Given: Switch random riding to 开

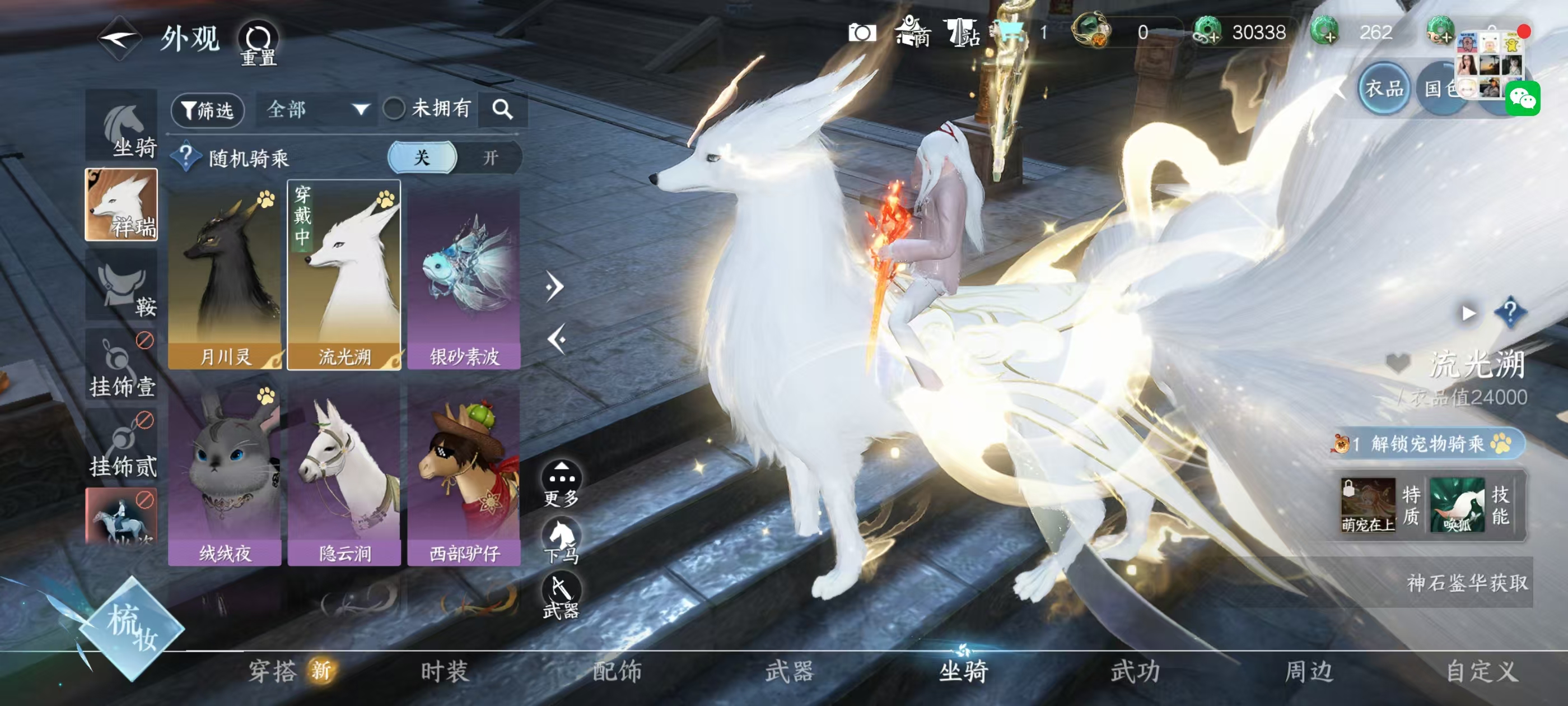Looking at the screenshot, I should tap(490, 158).
